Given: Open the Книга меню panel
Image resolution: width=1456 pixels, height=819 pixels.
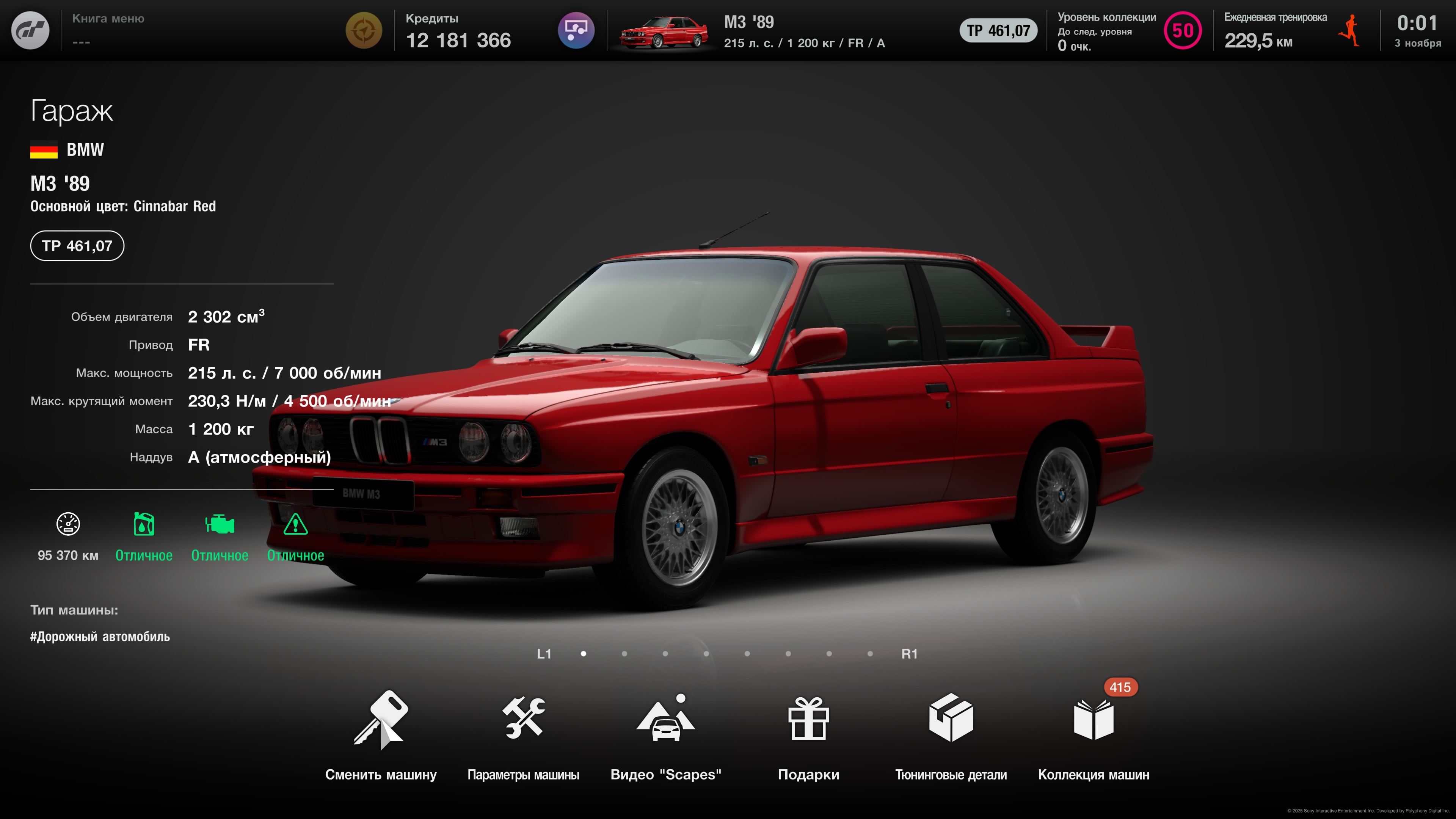Looking at the screenshot, I should 108,30.
